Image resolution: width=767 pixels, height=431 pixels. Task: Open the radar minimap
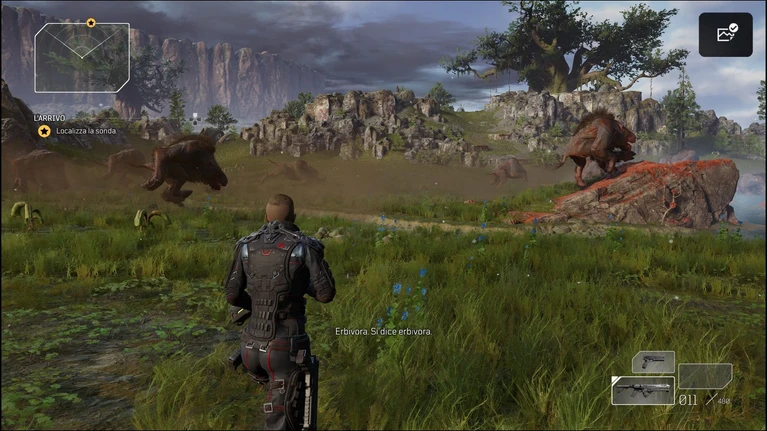82,57
